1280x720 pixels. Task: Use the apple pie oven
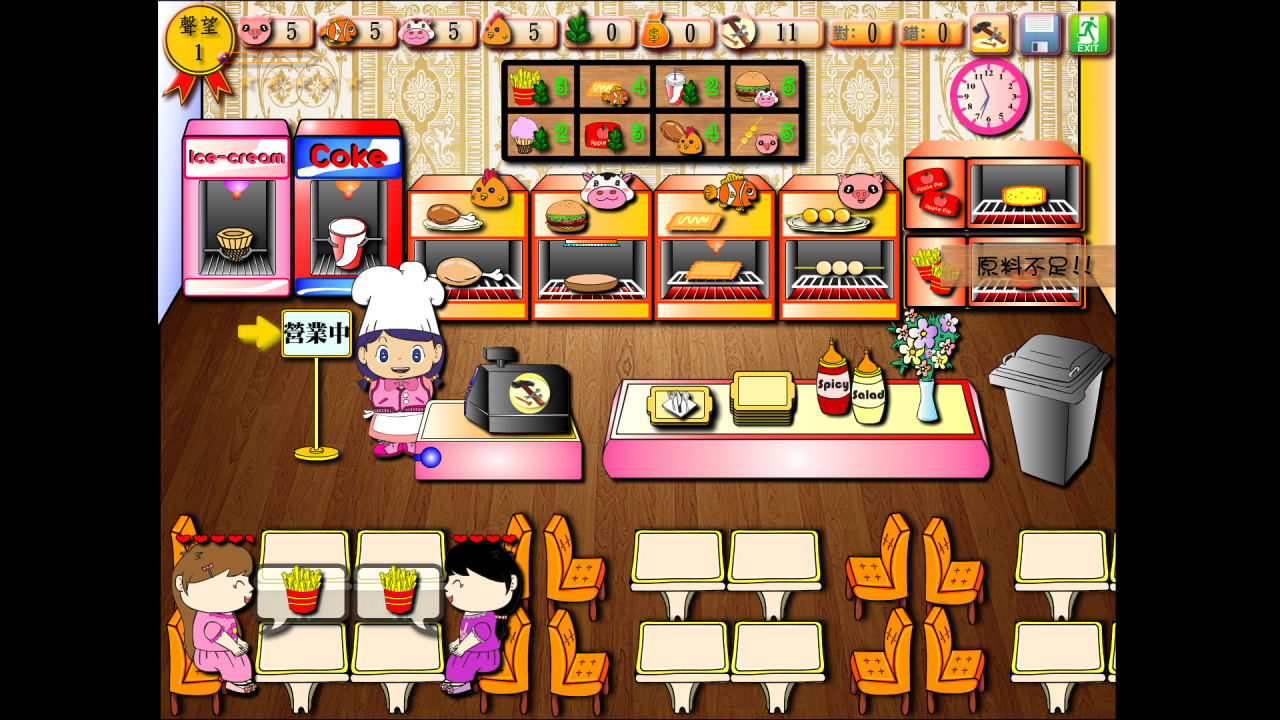coord(1024,195)
